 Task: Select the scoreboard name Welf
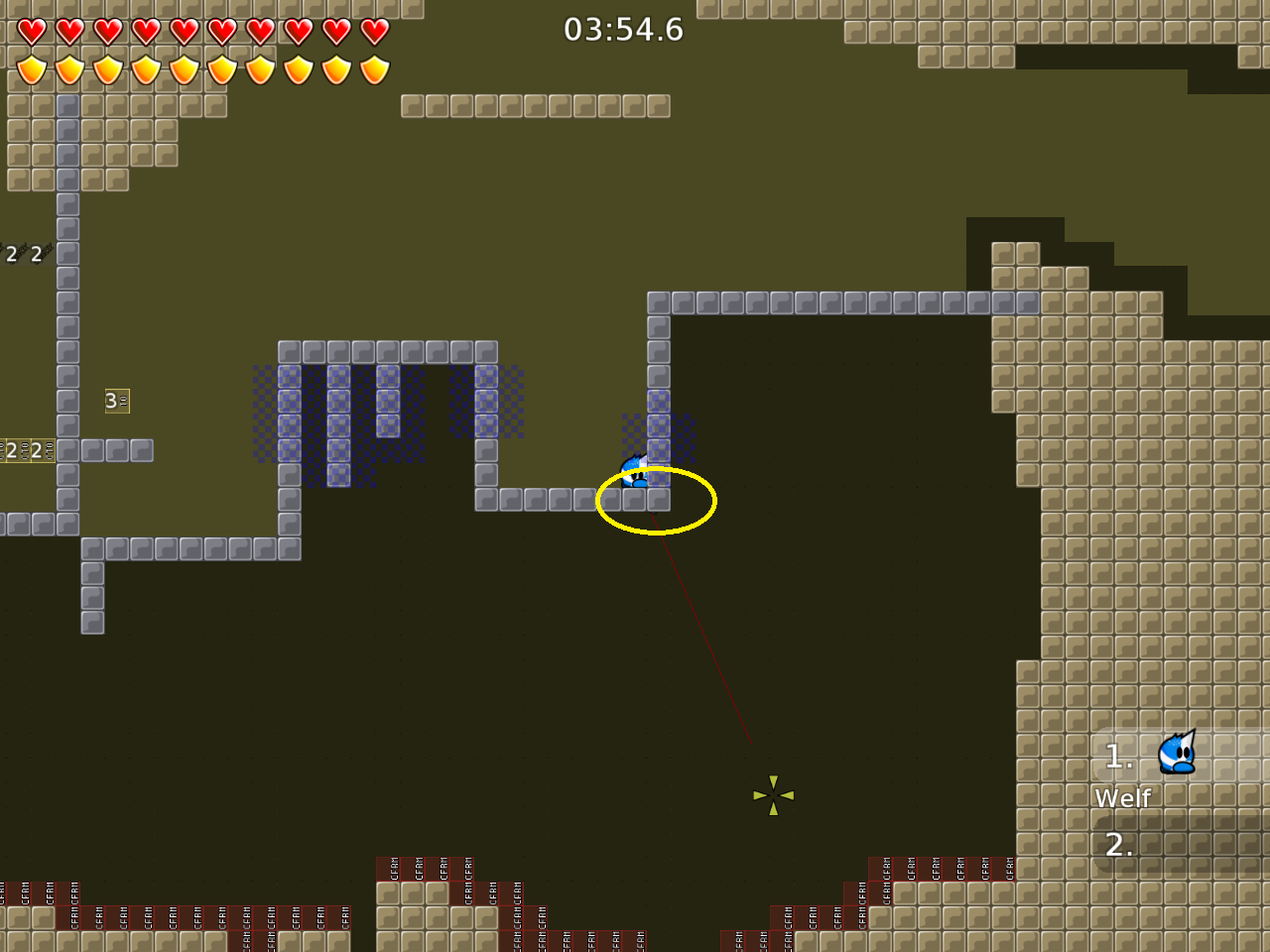click(x=1122, y=797)
